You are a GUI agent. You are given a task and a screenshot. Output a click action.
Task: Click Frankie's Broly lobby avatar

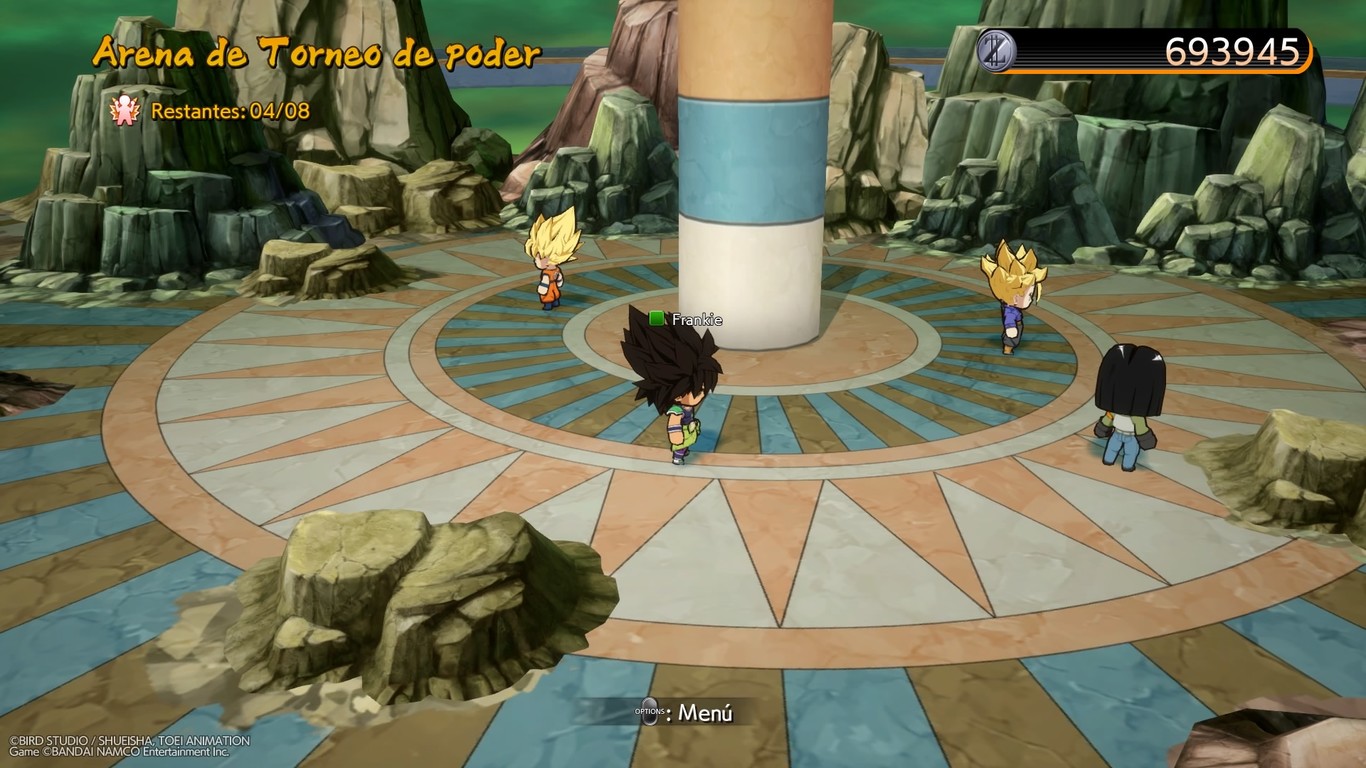coord(675,390)
